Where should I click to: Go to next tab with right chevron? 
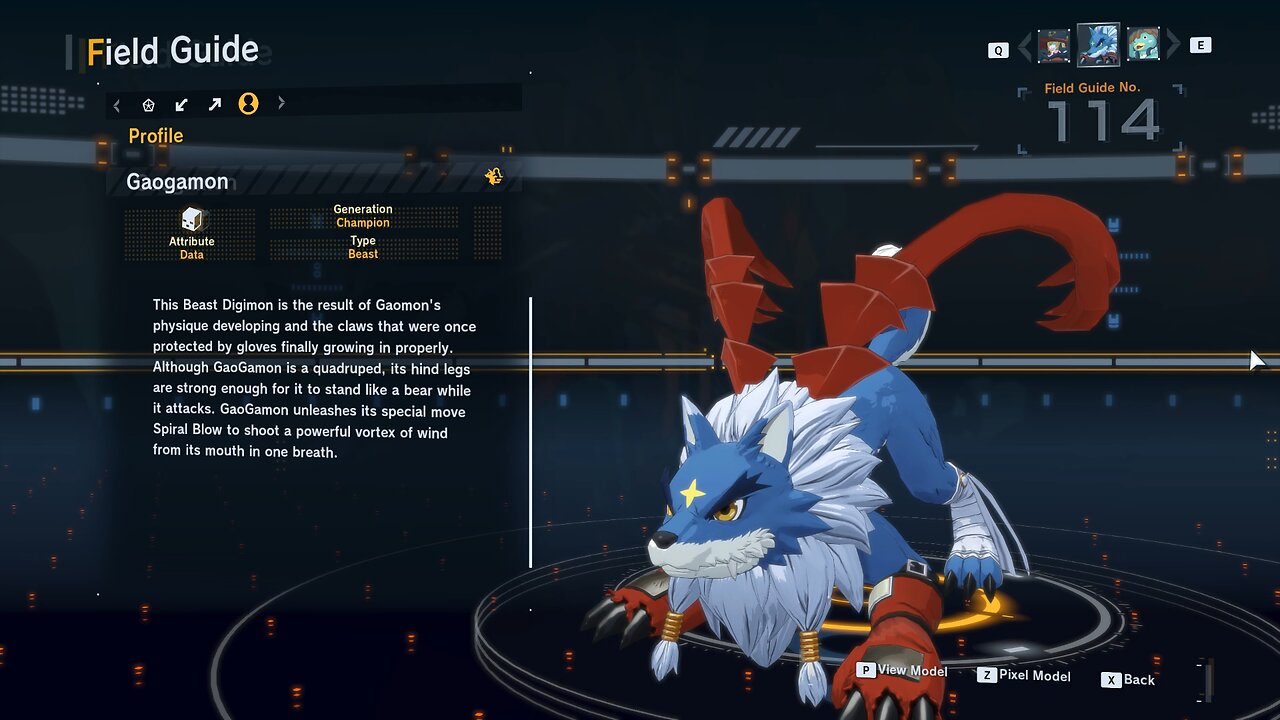pos(281,103)
